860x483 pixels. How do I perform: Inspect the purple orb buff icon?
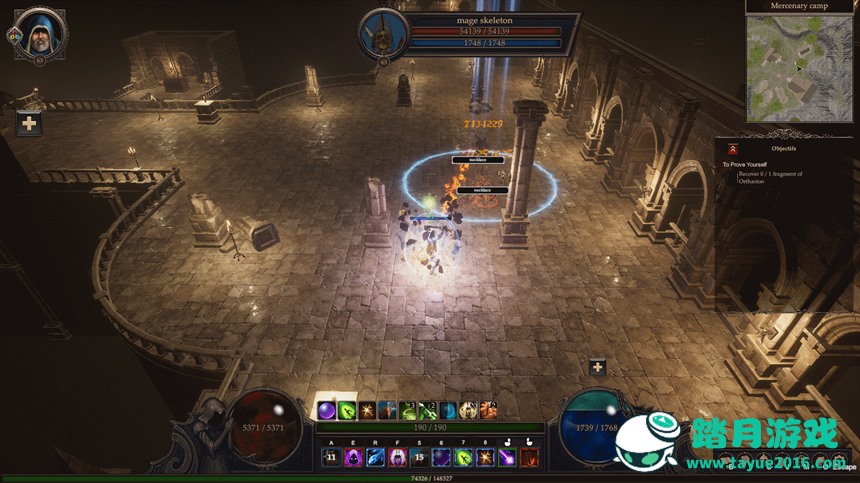tap(325, 410)
